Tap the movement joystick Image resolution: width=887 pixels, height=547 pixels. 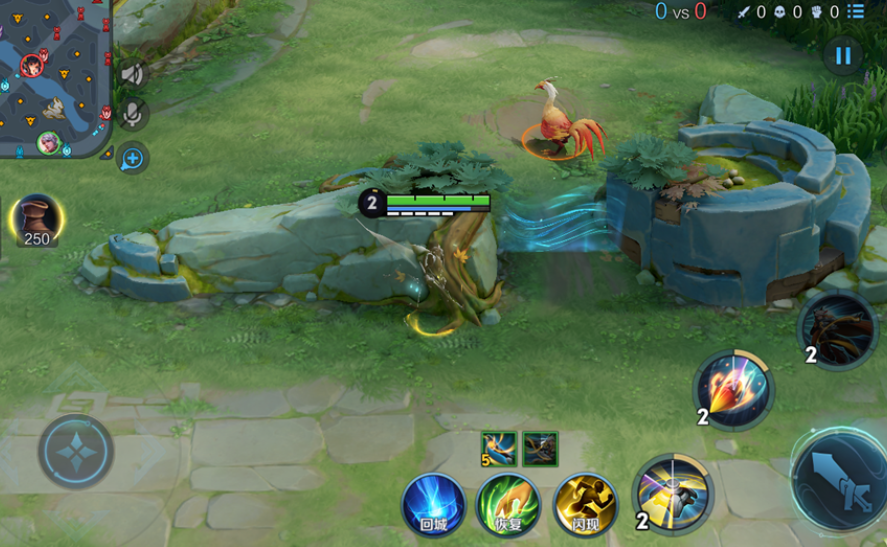click(76, 451)
